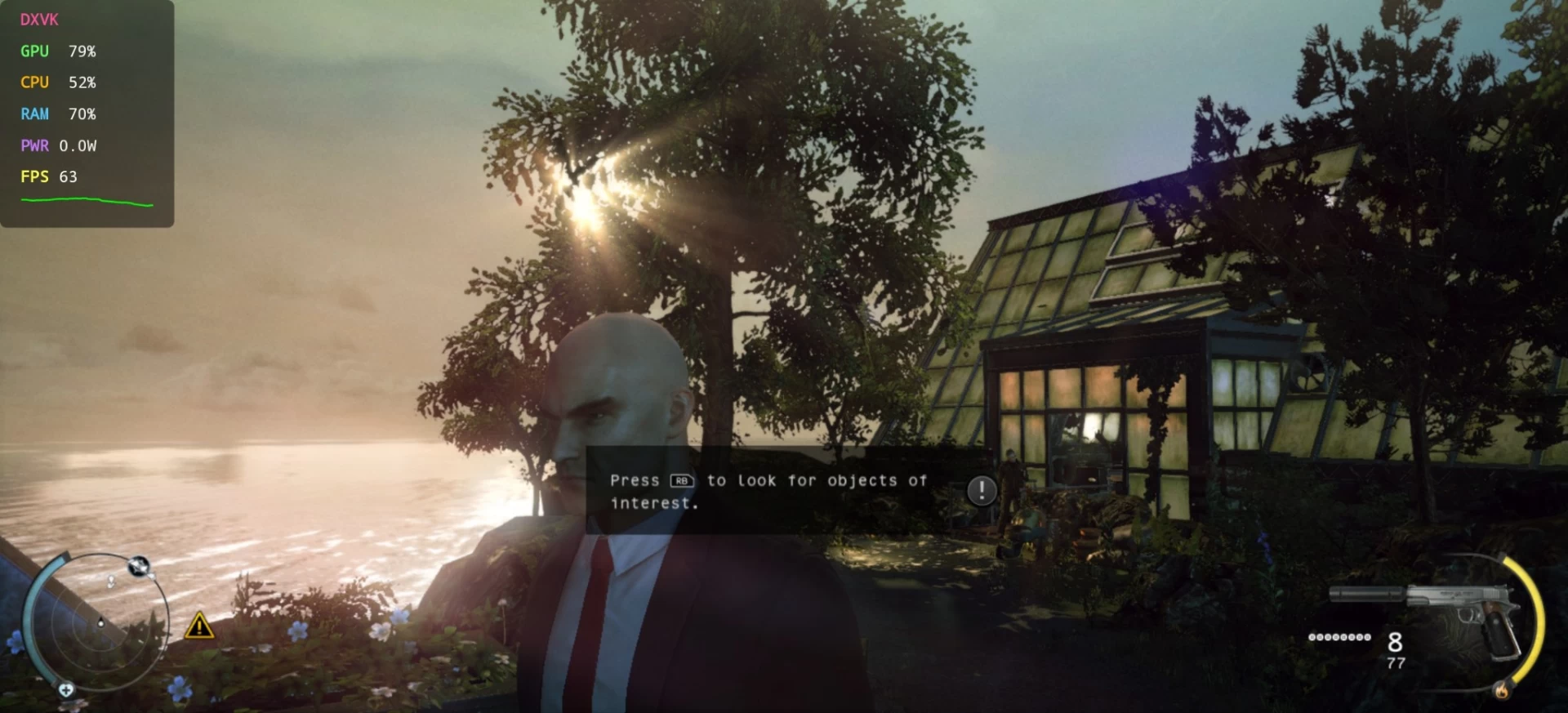This screenshot has height=713, width=1568.
Task: Click the health cross icon under the minimap
Action: 66,690
